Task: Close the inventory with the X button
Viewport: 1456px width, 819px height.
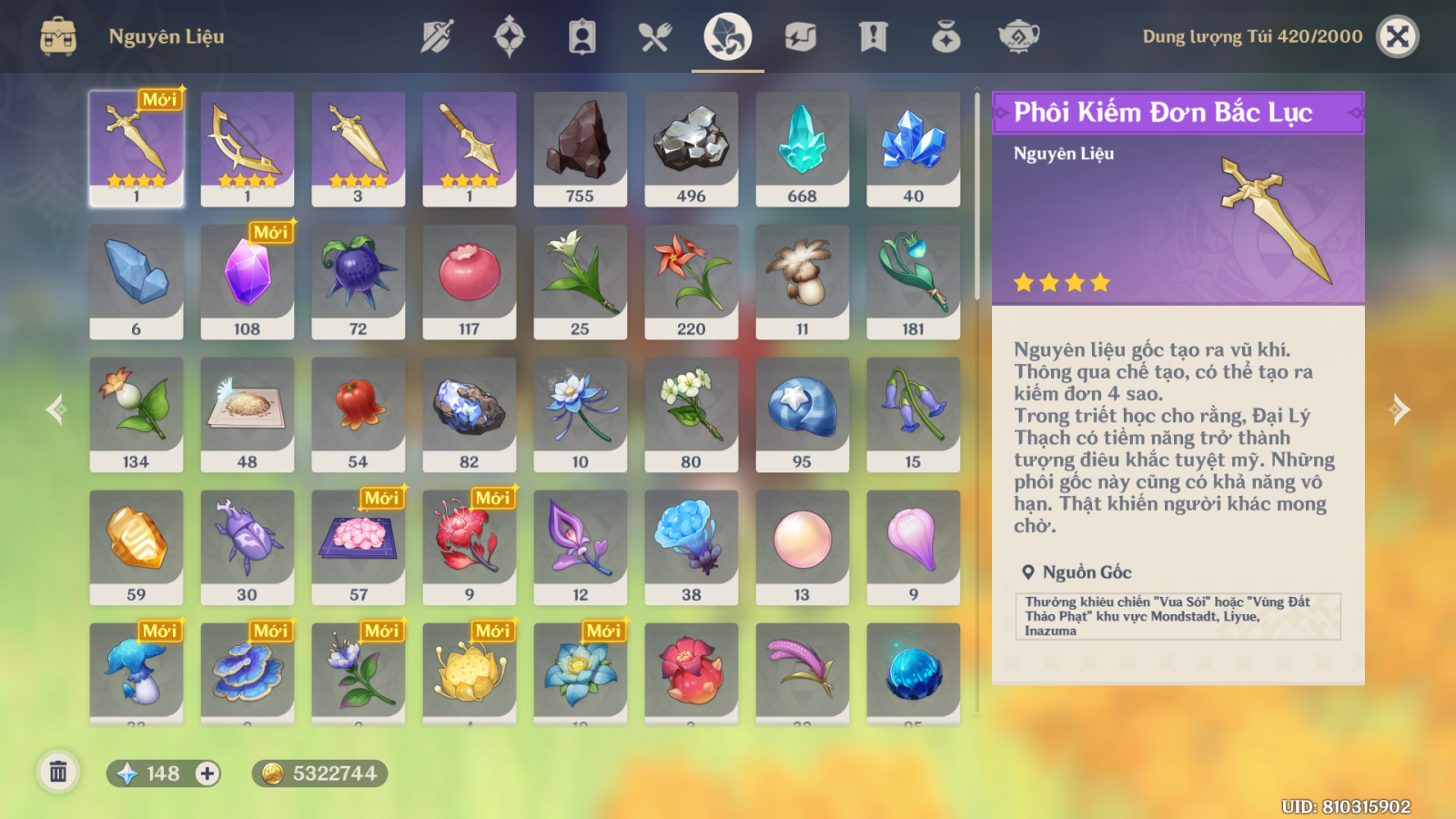Action: (x=1397, y=36)
